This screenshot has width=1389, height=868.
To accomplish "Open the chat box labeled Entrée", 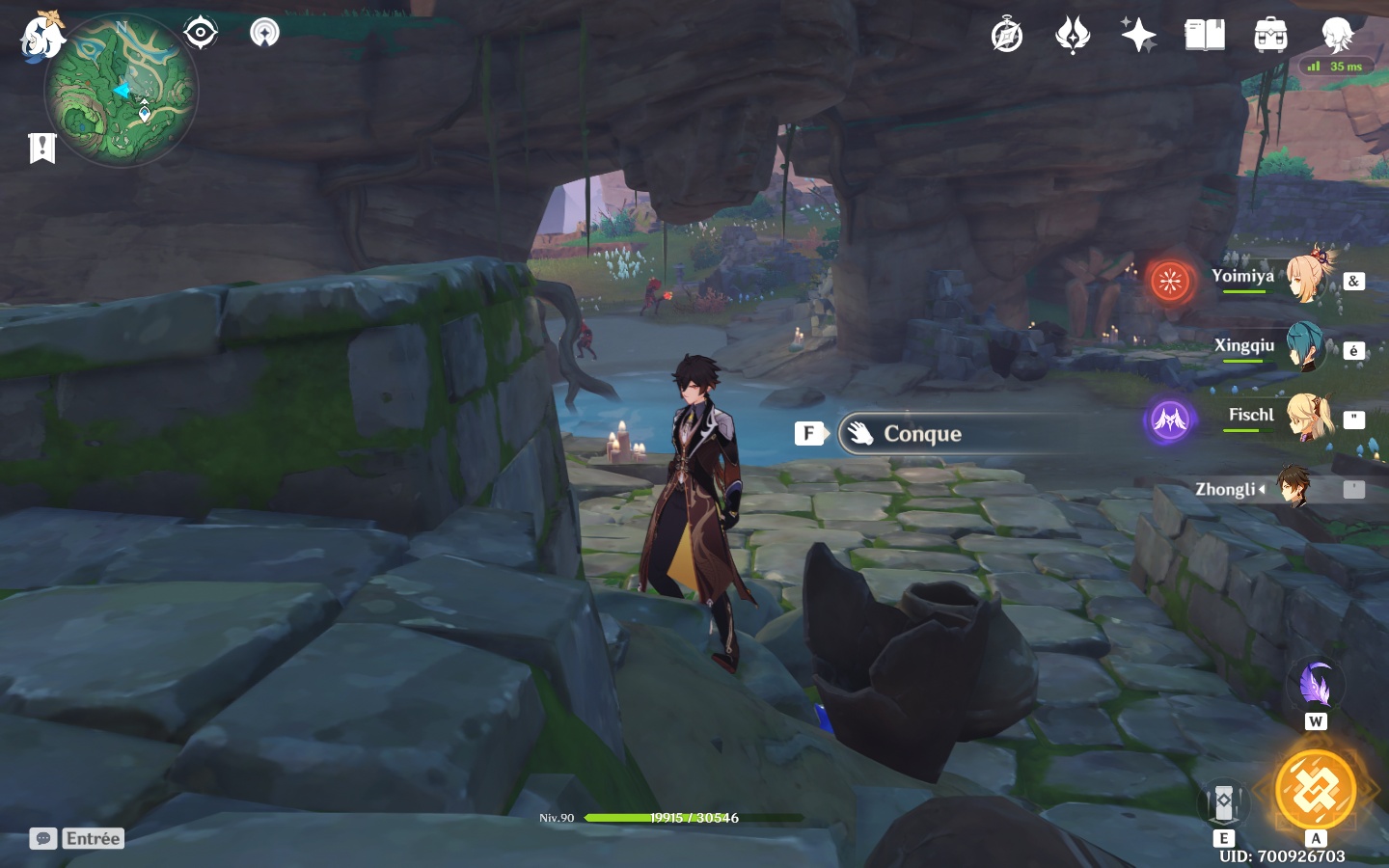I will coord(77,838).
